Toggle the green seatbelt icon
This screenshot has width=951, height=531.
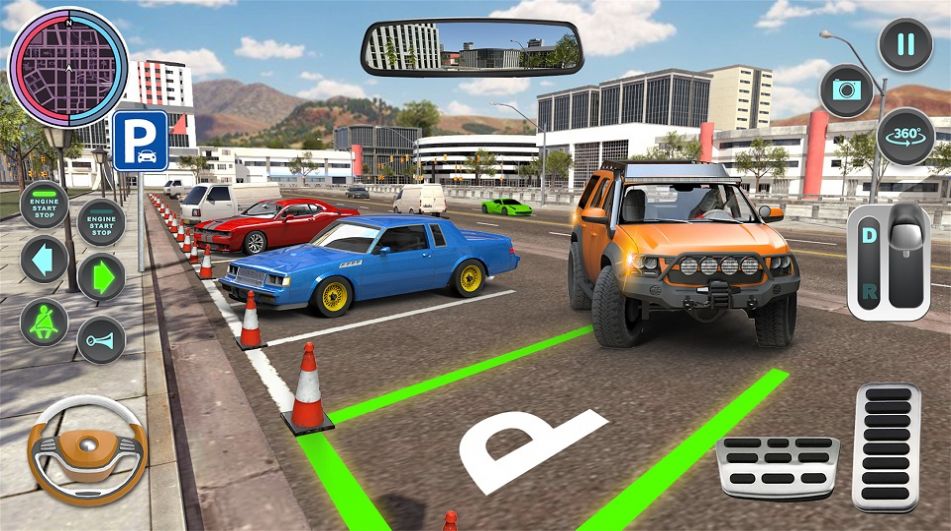click(x=44, y=322)
